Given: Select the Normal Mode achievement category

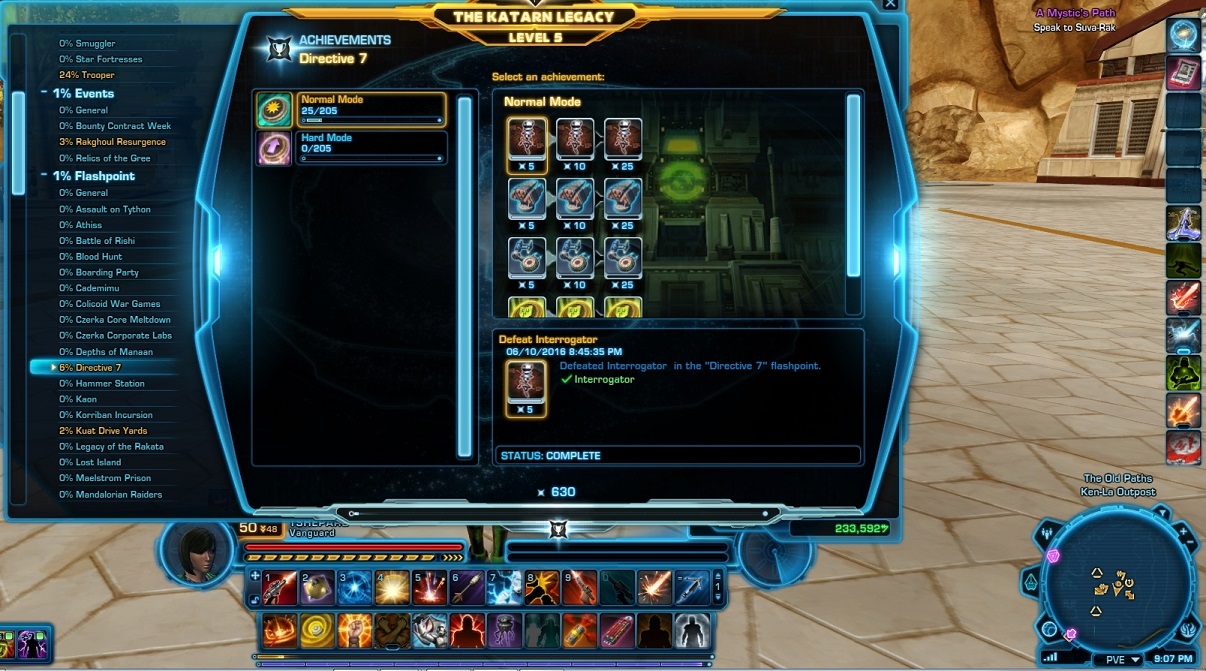Looking at the screenshot, I should point(370,108).
